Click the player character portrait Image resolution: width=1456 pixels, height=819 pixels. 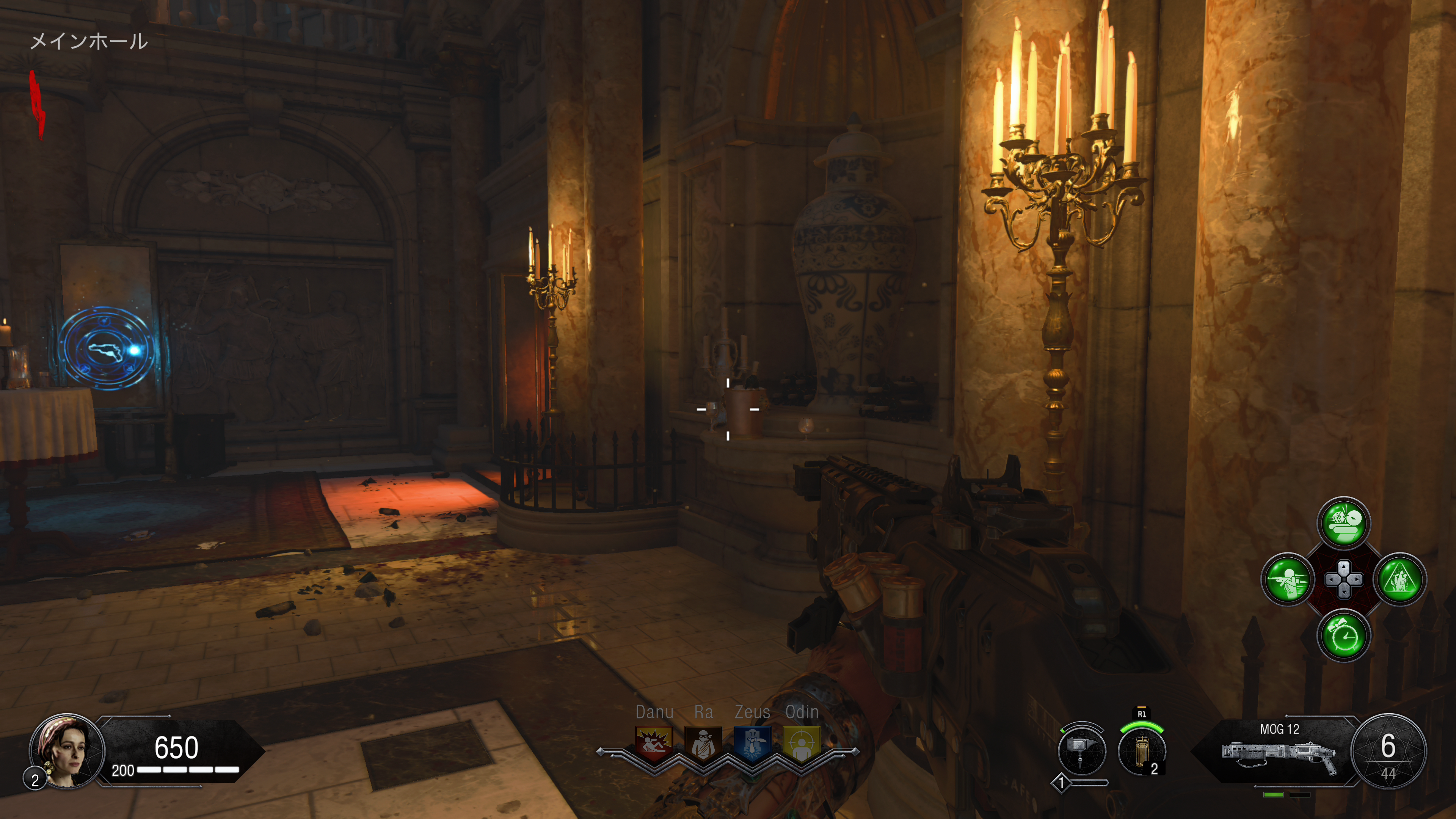(67, 751)
